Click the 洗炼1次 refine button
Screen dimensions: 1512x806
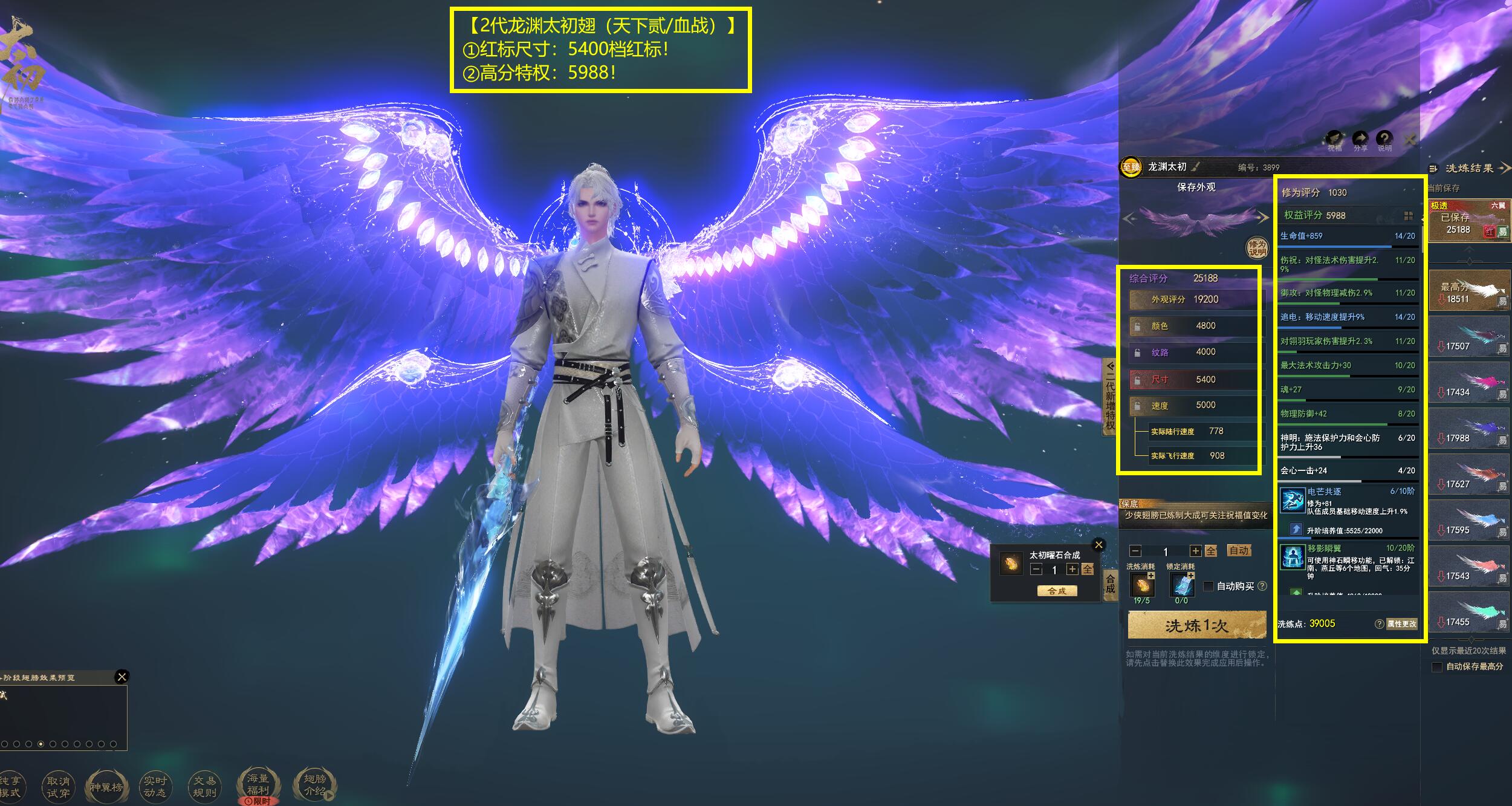[1196, 625]
